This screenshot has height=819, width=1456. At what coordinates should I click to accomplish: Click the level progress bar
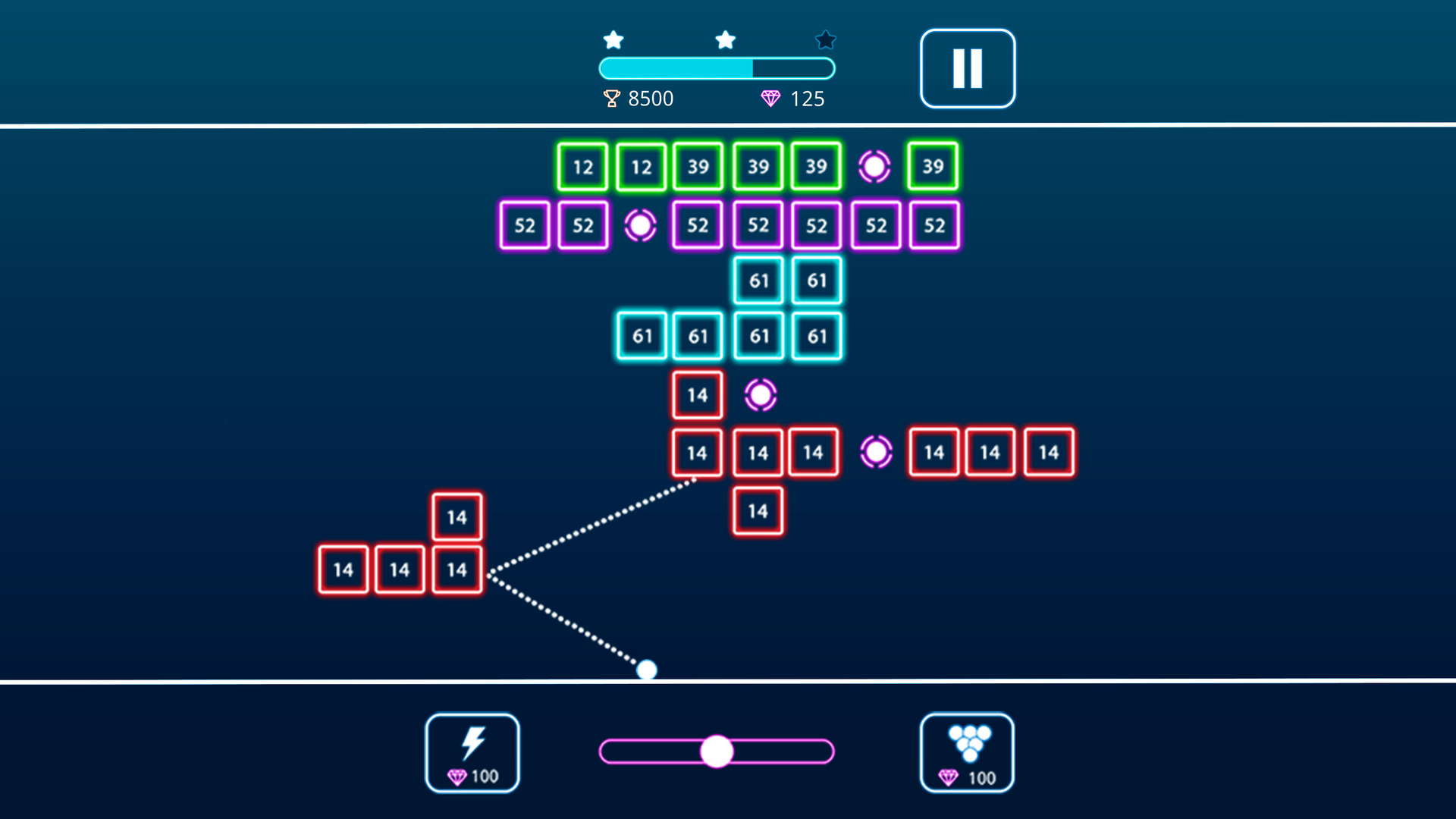tap(716, 68)
